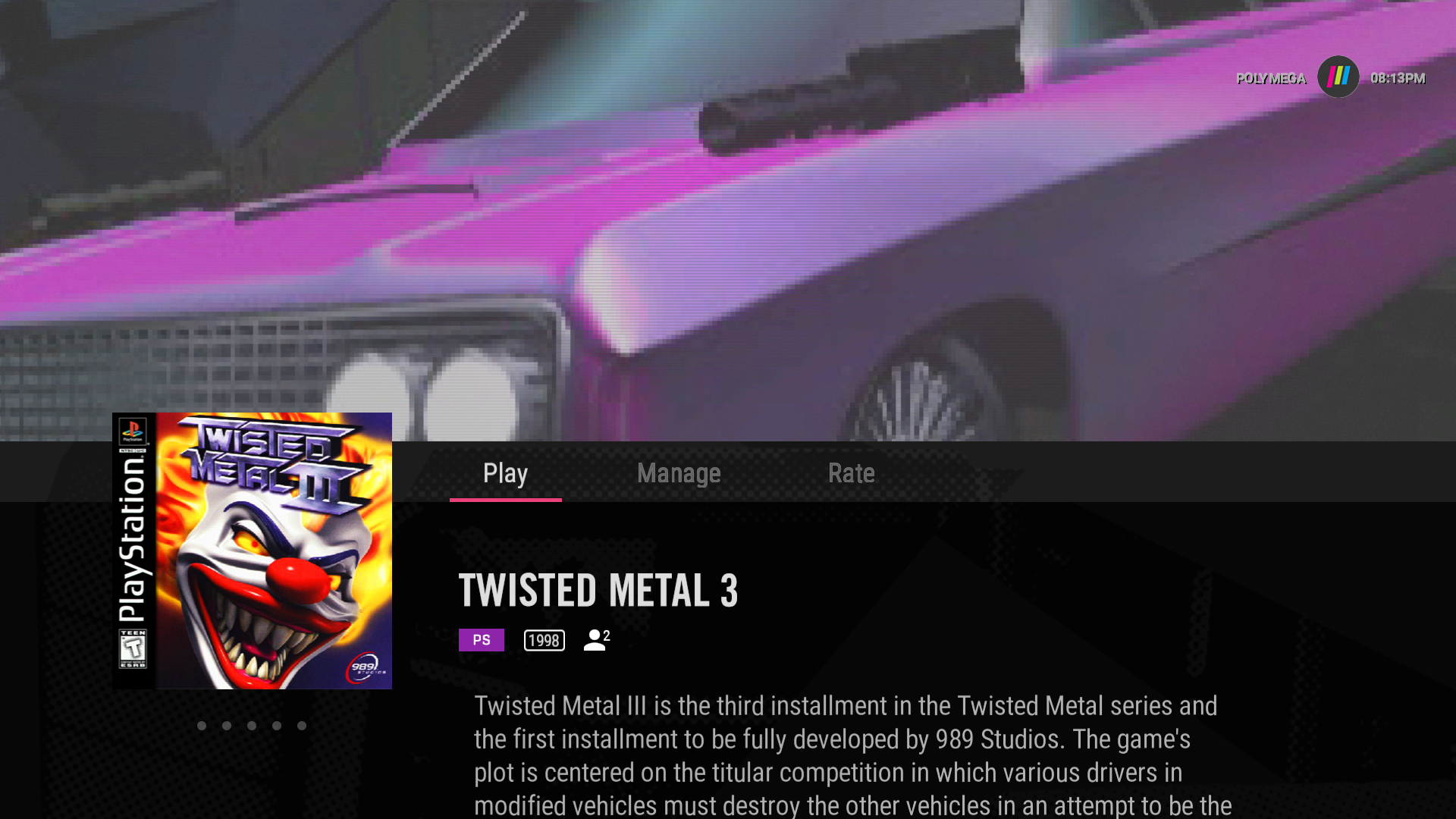1456x819 pixels.
Task: Open the Manage tab
Action: (x=679, y=473)
